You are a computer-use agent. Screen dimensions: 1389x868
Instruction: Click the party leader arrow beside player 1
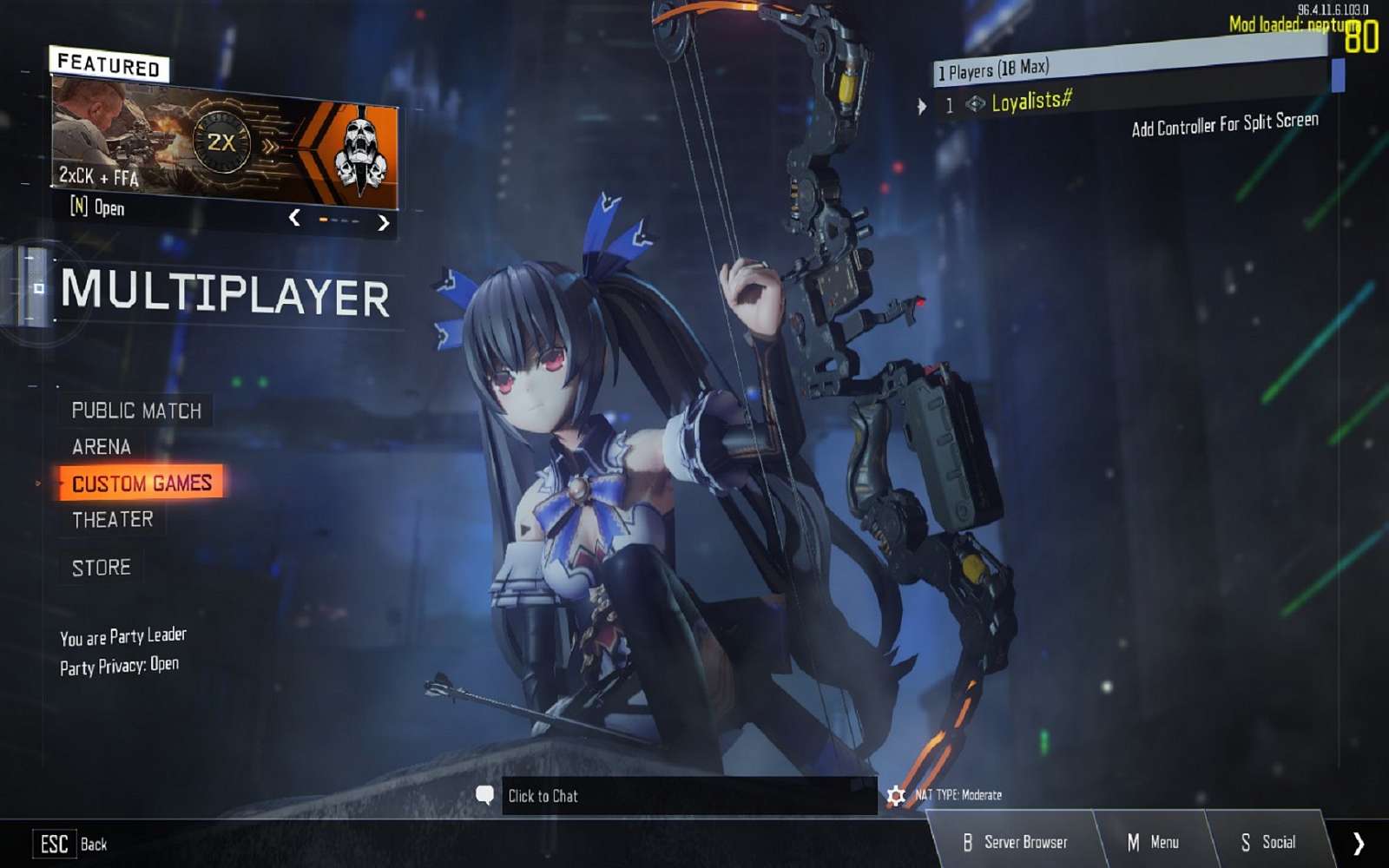pyautogui.click(x=922, y=105)
